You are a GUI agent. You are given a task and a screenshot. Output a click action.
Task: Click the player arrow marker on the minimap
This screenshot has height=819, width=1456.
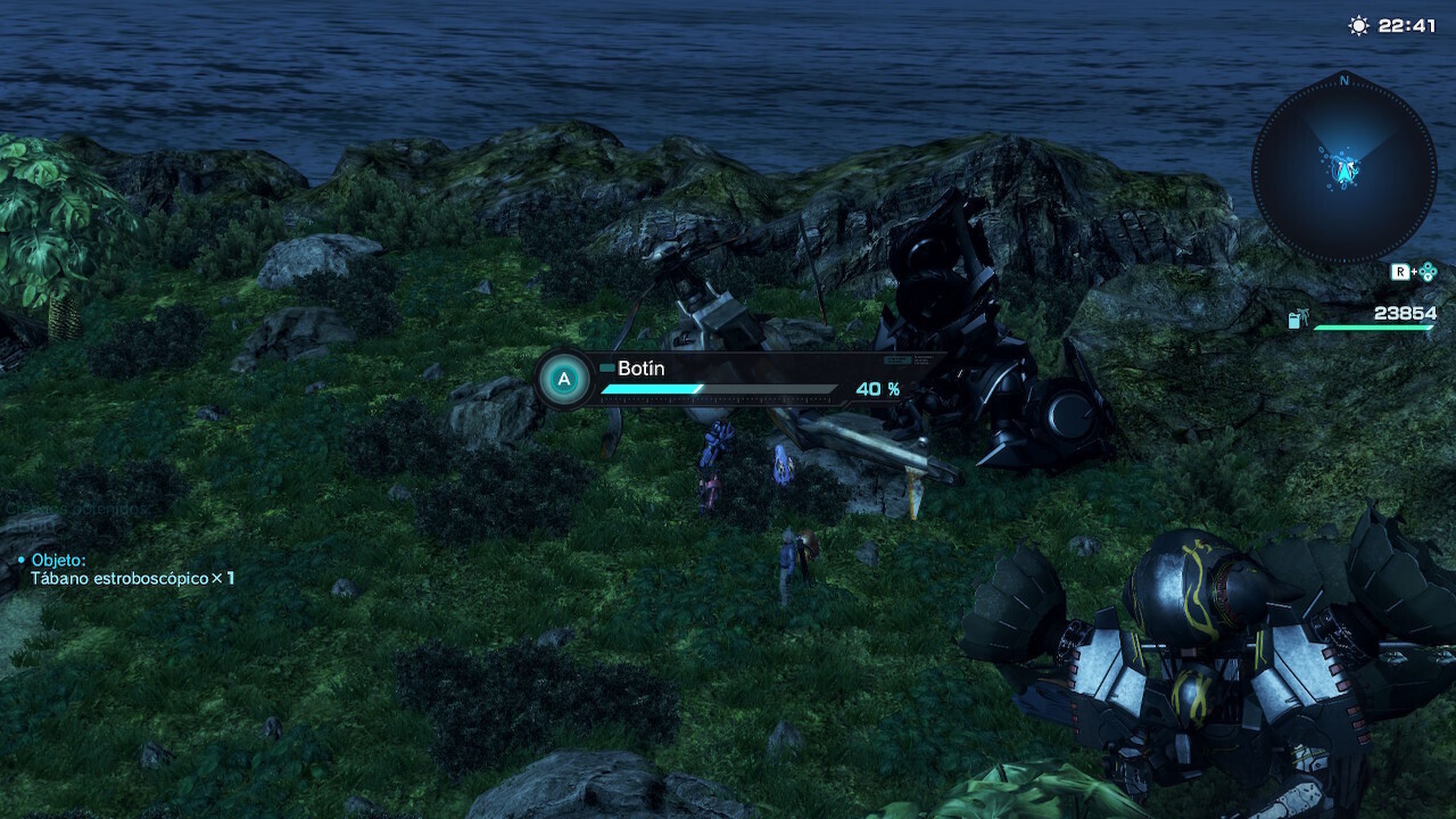tap(1343, 173)
